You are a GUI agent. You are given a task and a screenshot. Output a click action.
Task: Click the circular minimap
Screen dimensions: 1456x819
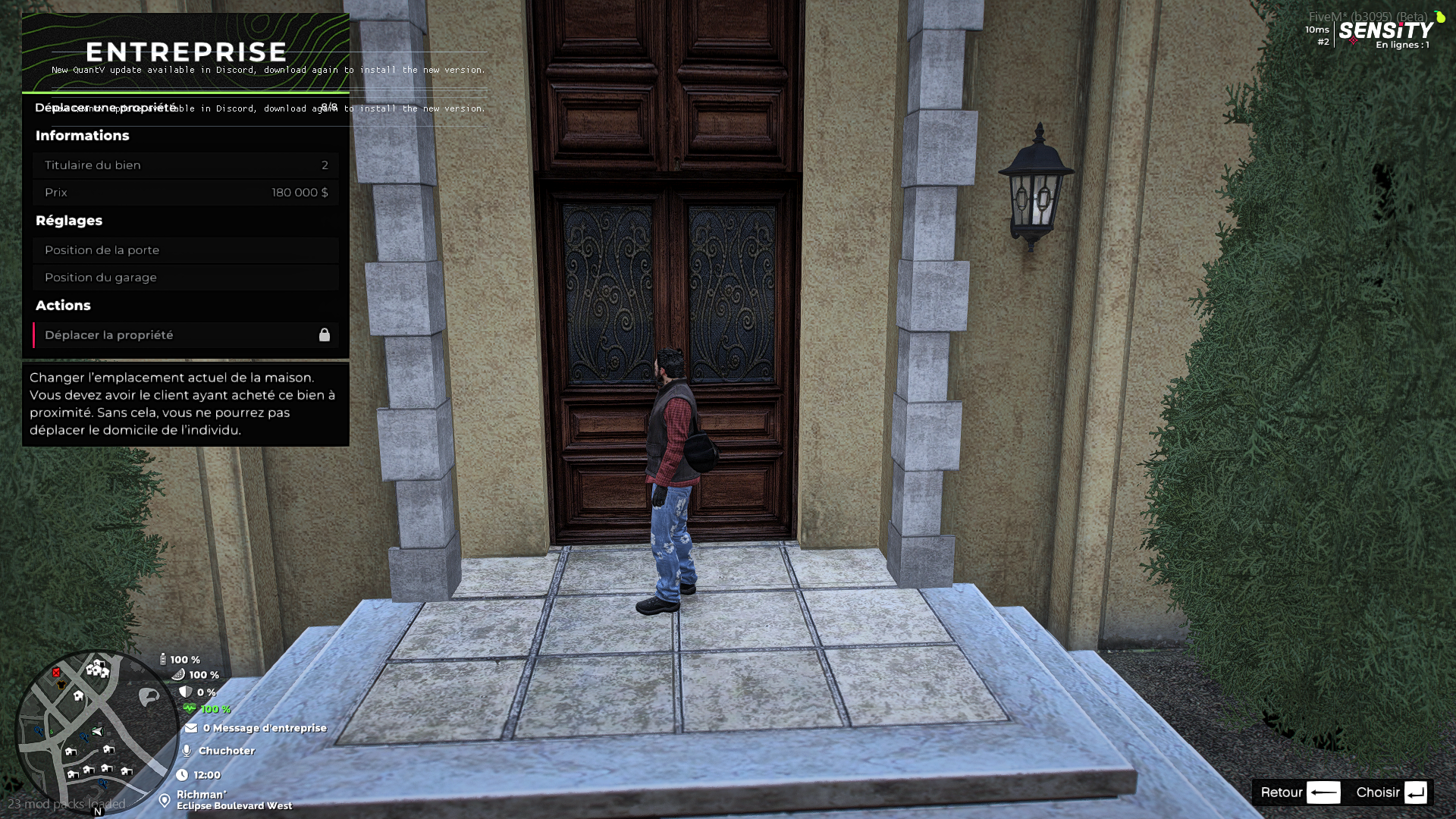(x=96, y=732)
